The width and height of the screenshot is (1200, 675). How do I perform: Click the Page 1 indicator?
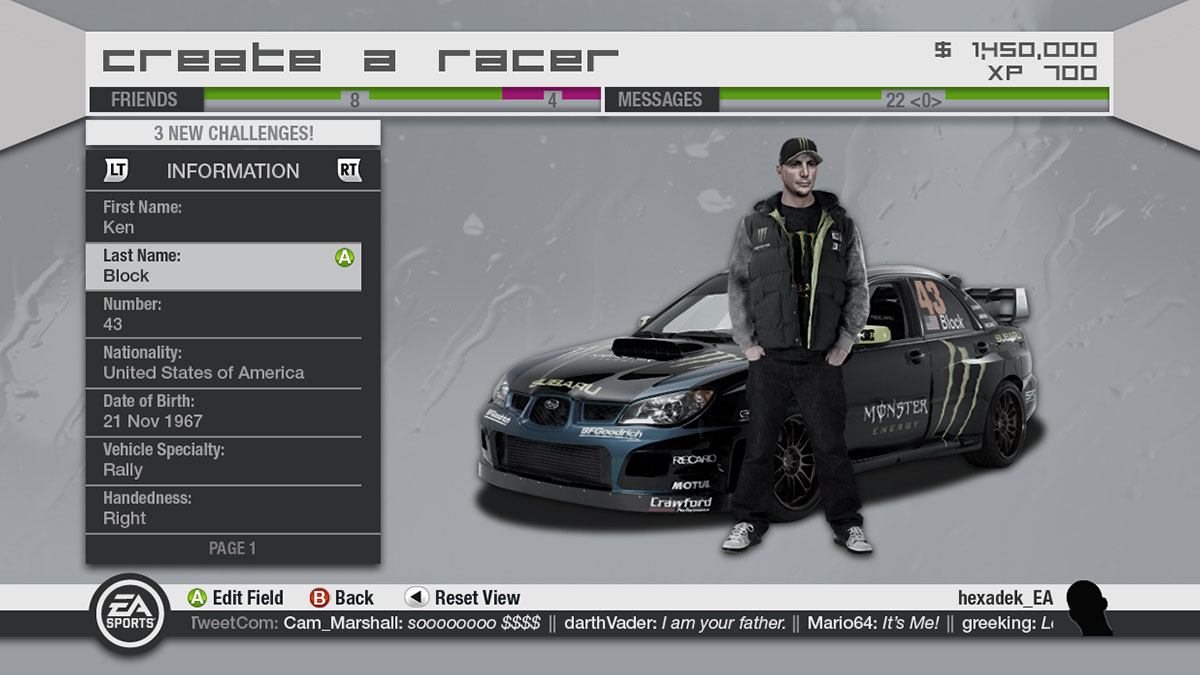pos(233,548)
